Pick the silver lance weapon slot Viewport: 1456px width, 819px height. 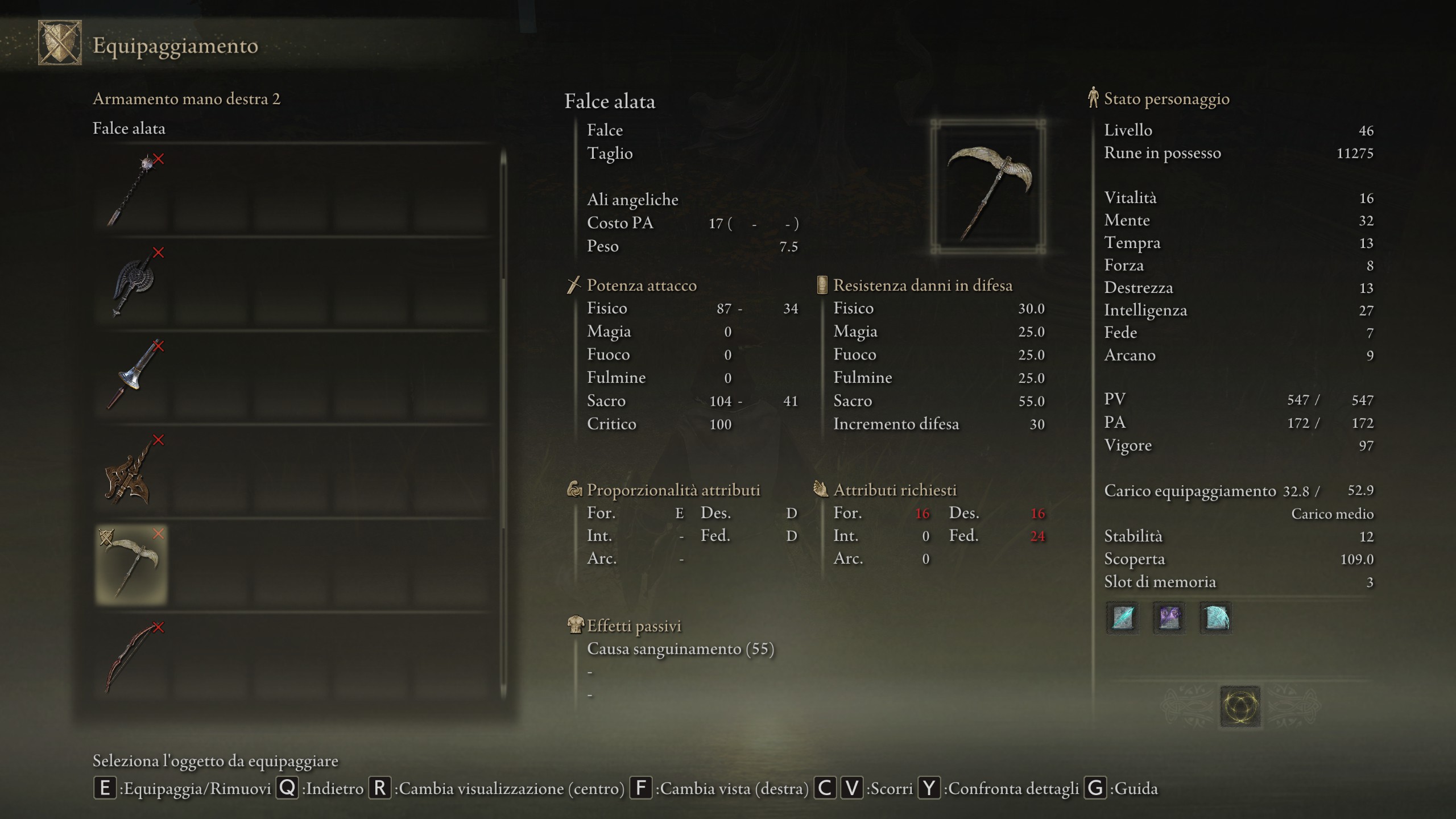(x=132, y=377)
